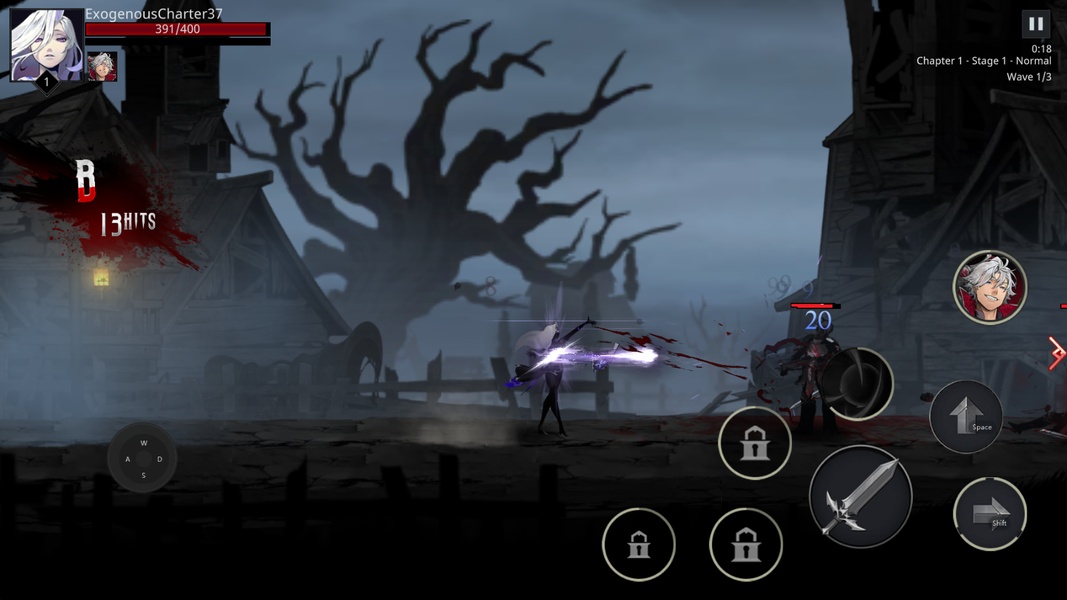Image resolution: width=1067 pixels, height=600 pixels.
Task: Switch to the red-haired partner character portrait
Action: [x=989, y=287]
